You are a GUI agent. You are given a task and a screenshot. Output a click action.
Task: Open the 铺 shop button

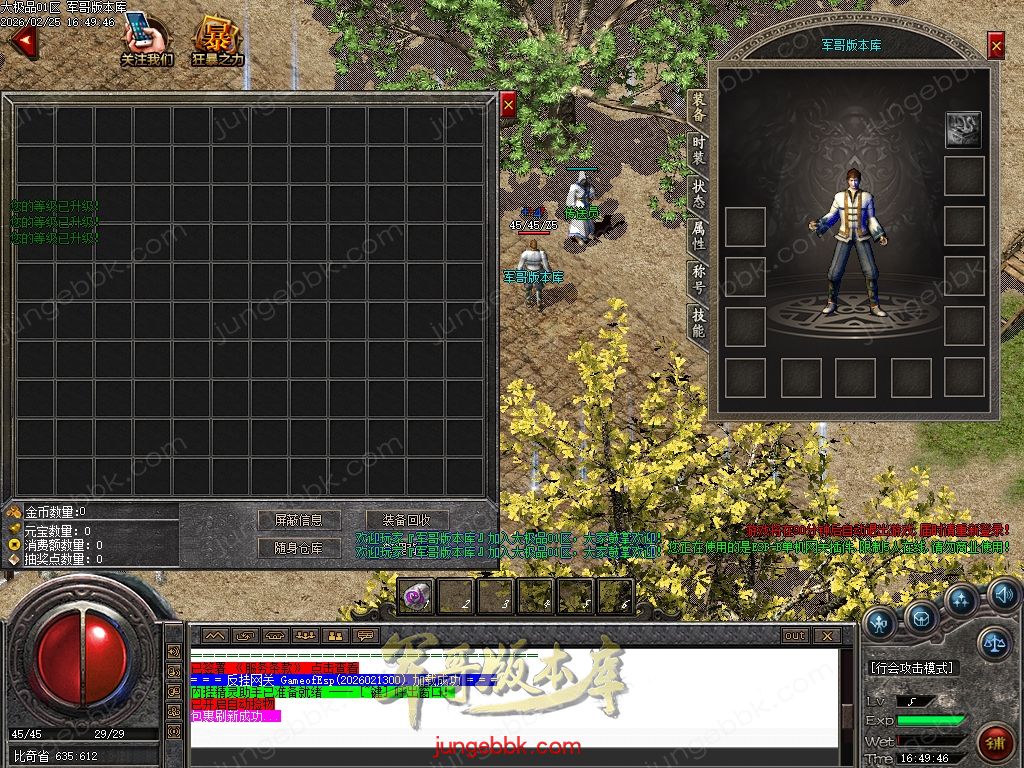pos(994,743)
